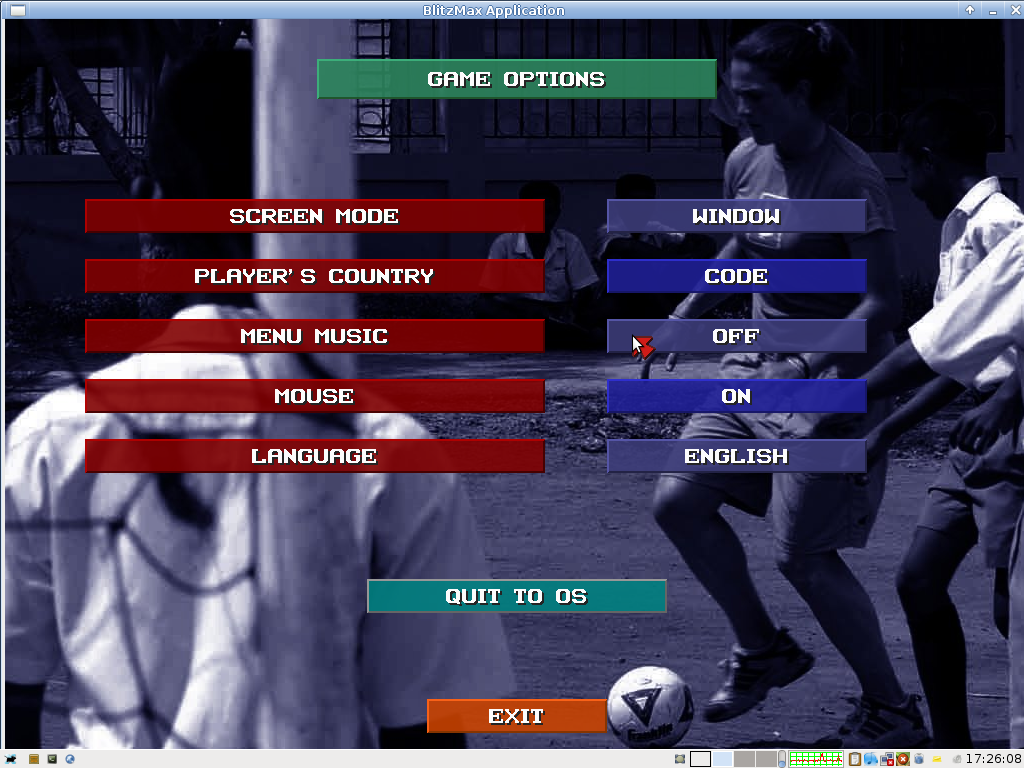
Task: Exit the game options menu
Action: click(x=516, y=716)
